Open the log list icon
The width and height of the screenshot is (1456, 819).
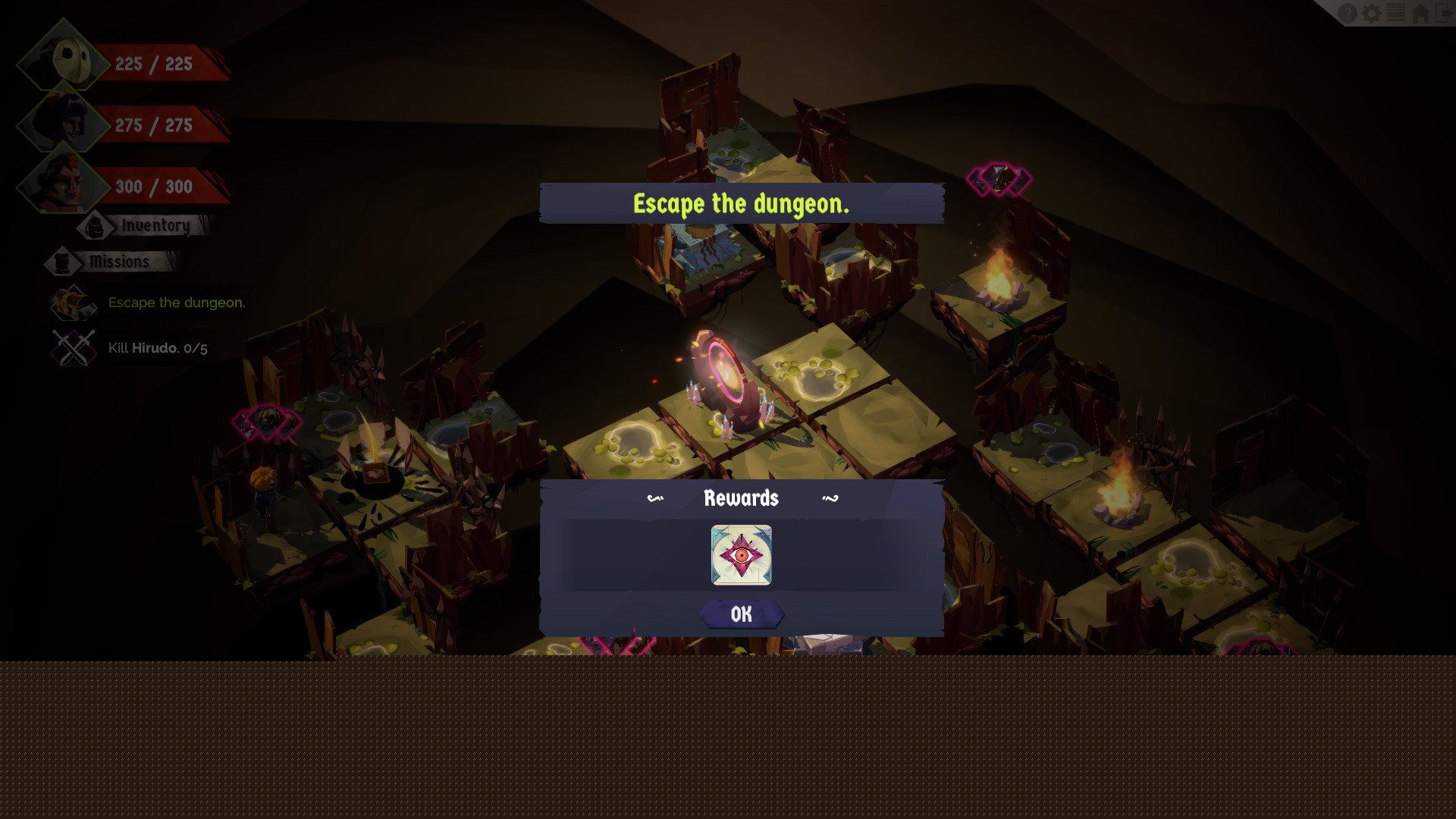[1396, 14]
